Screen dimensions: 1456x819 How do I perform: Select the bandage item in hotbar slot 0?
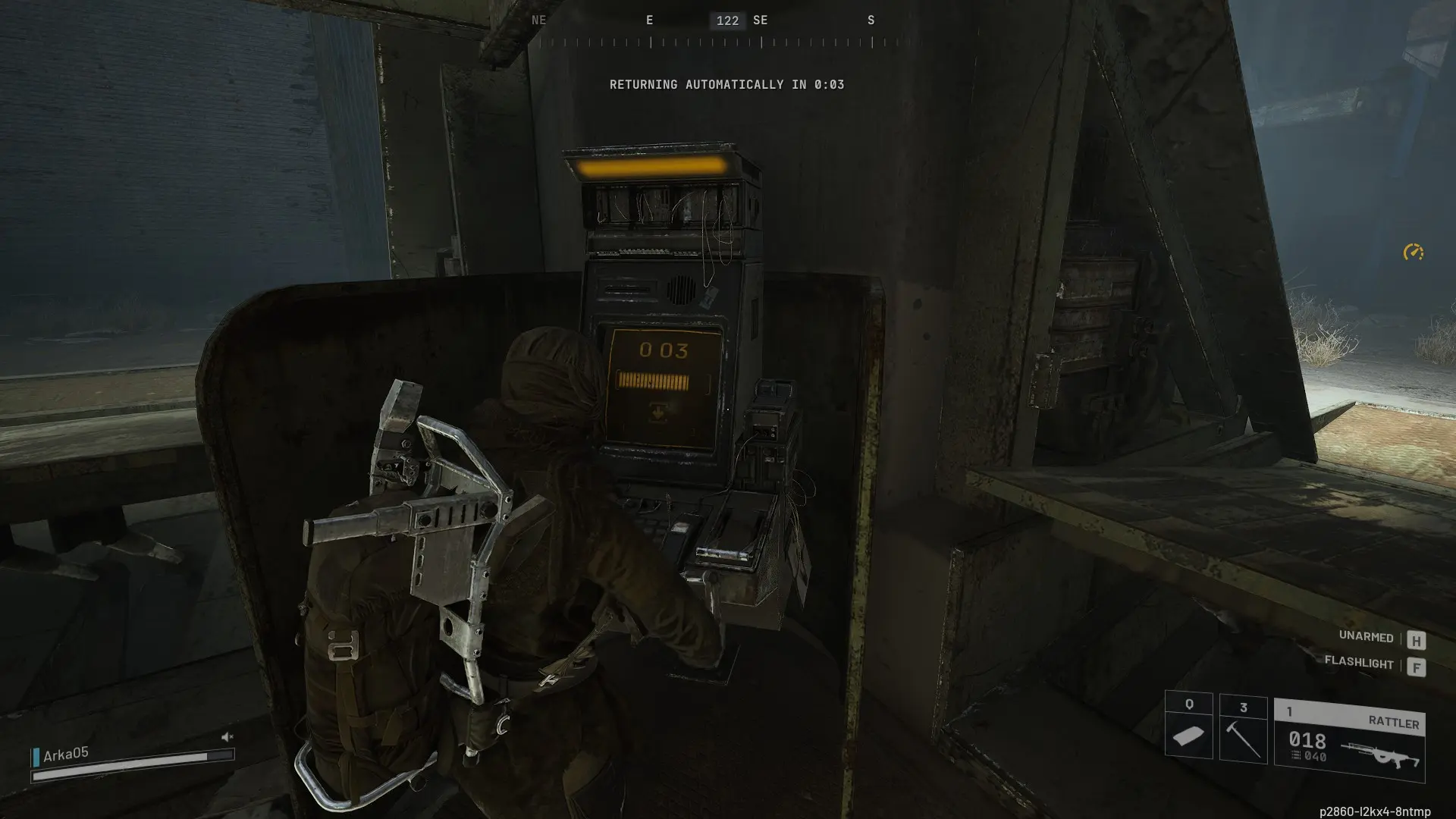[x=1187, y=734]
